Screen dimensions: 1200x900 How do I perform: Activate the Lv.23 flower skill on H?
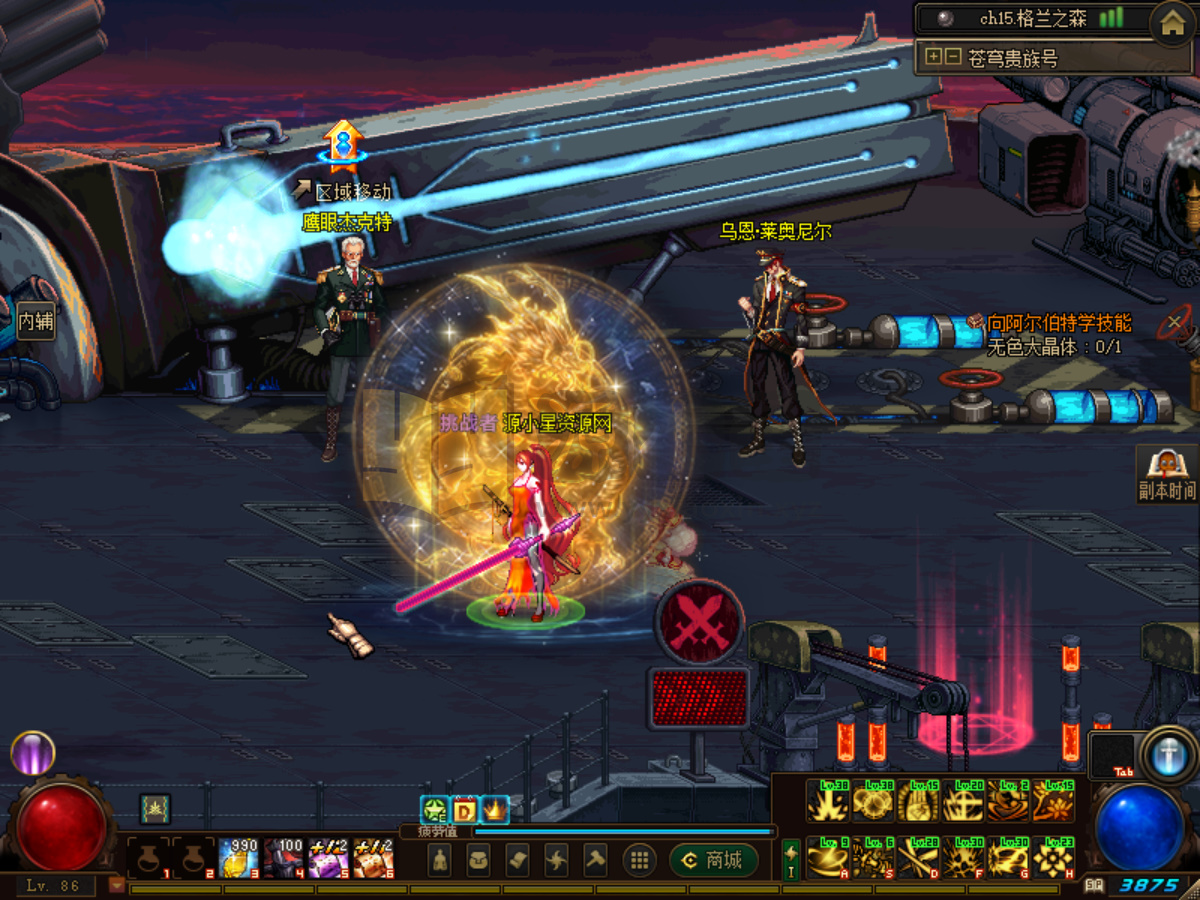coord(1053,858)
